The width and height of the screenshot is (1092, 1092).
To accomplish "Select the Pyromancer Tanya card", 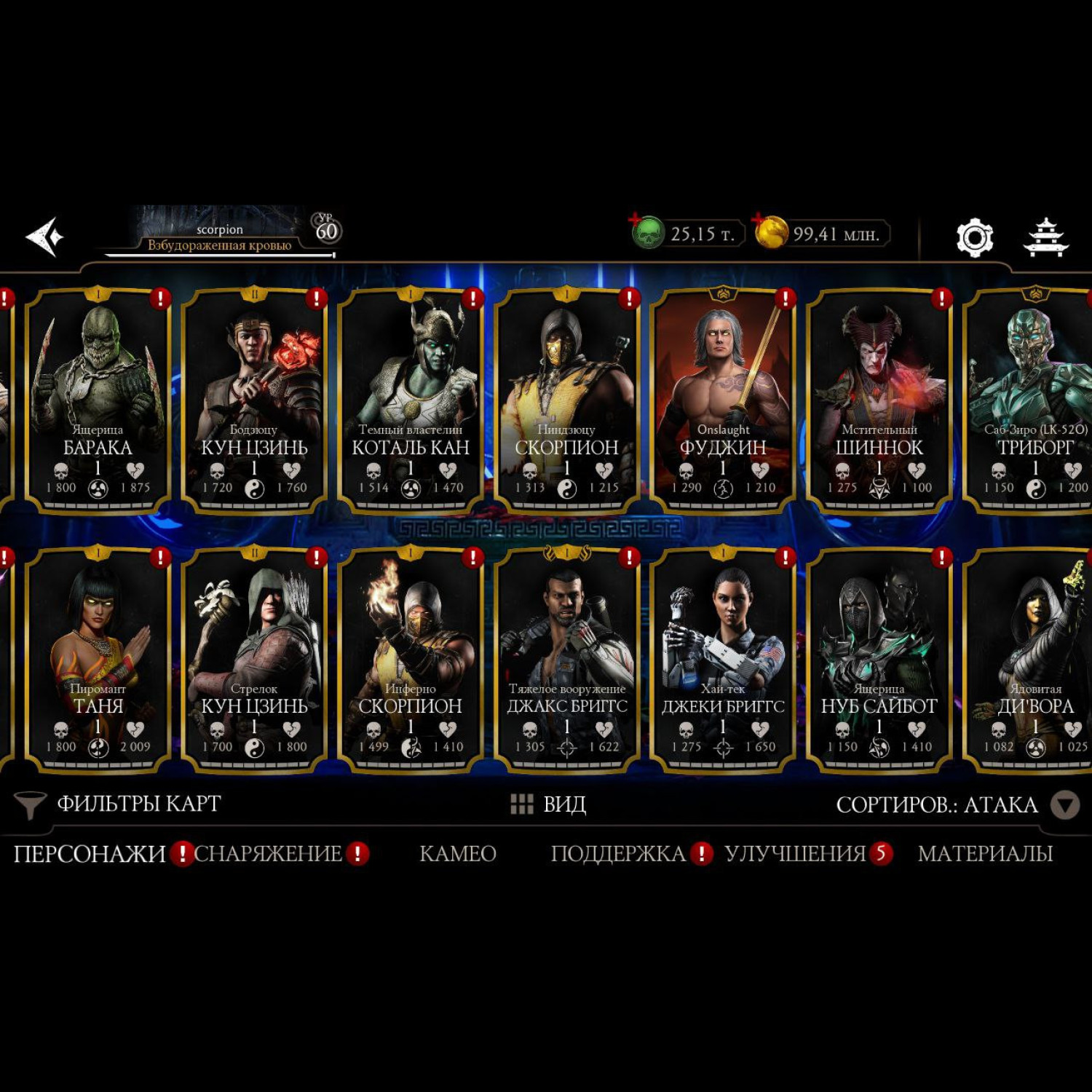I will [98, 659].
